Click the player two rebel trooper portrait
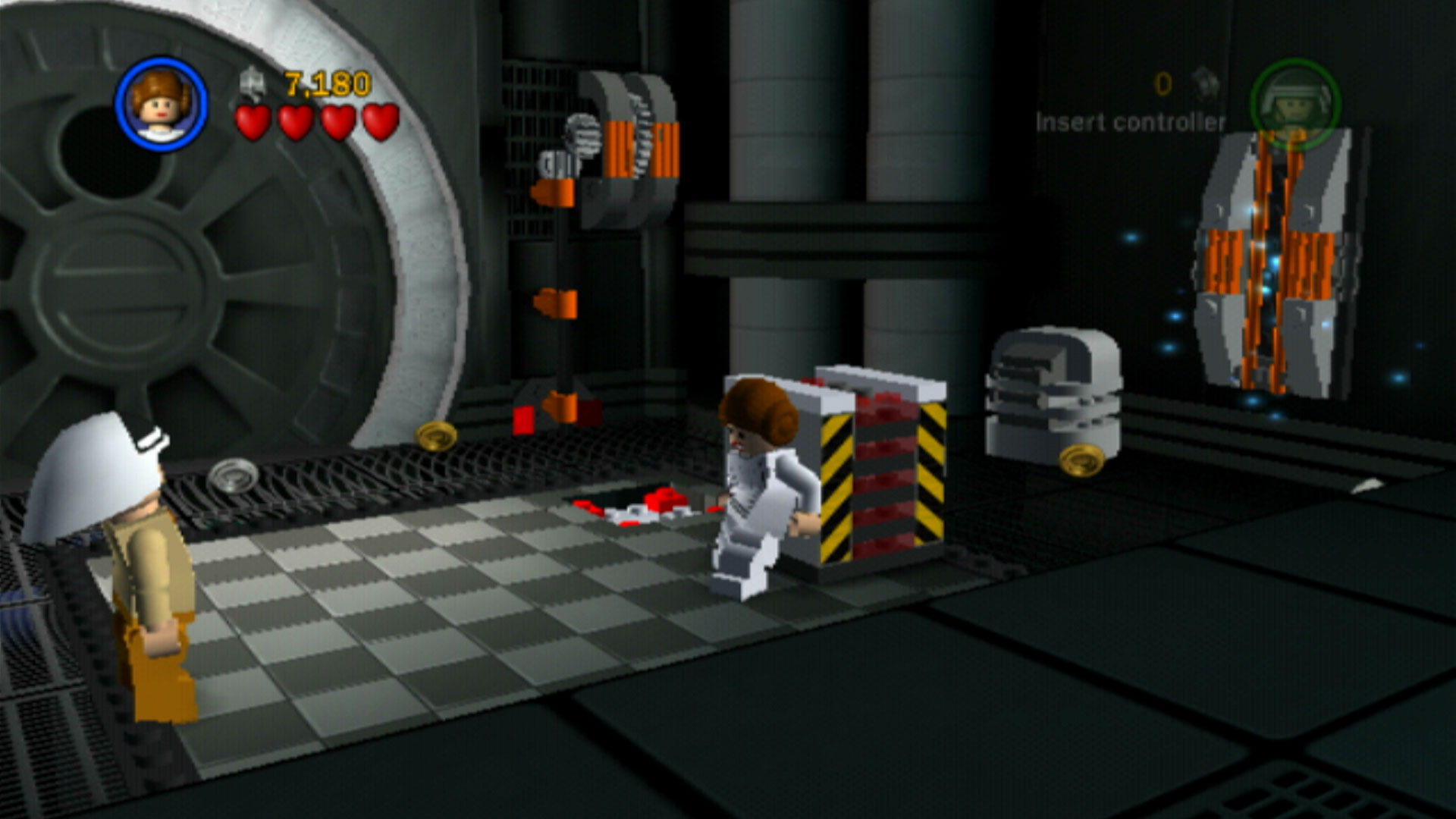The height and width of the screenshot is (819, 1456). (x=1294, y=104)
